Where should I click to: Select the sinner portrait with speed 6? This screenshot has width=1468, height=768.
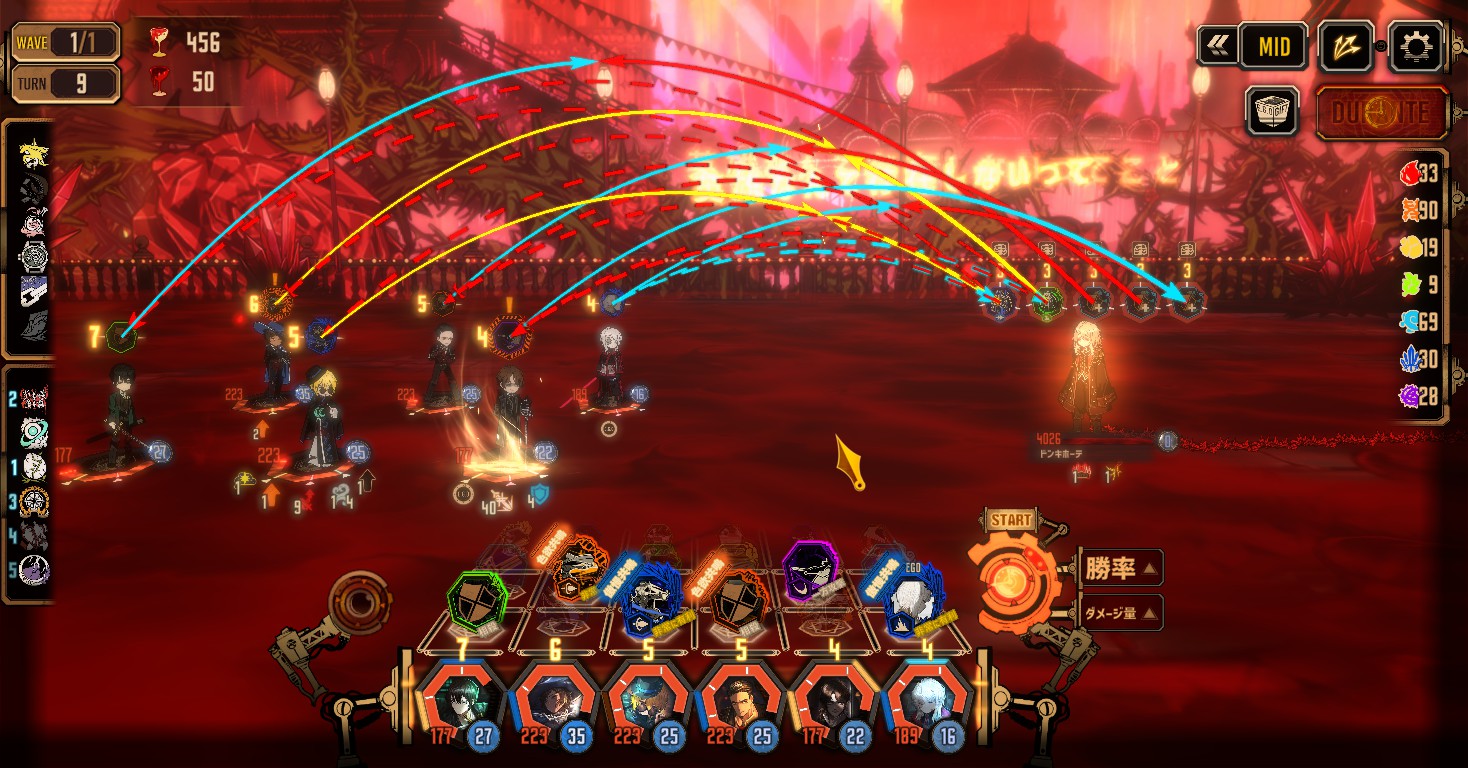(x=555, y=698)
